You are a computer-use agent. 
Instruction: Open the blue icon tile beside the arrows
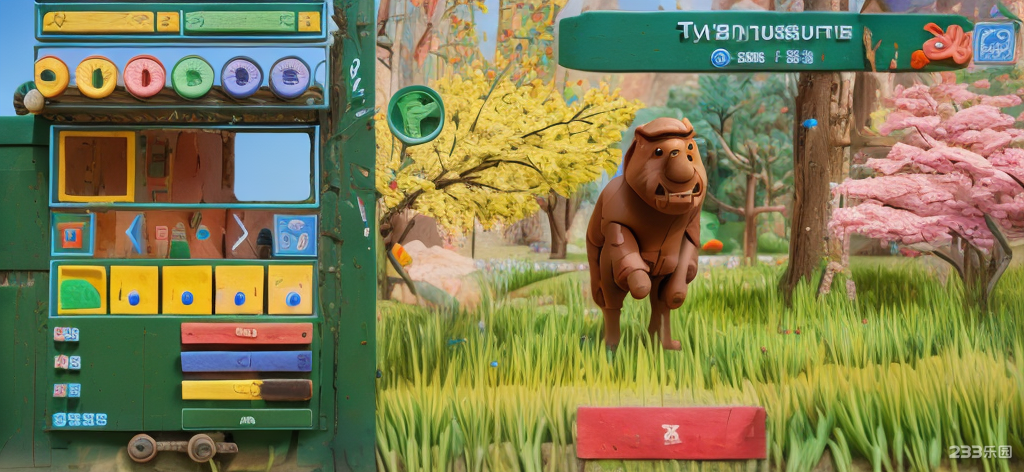point(295,235)
